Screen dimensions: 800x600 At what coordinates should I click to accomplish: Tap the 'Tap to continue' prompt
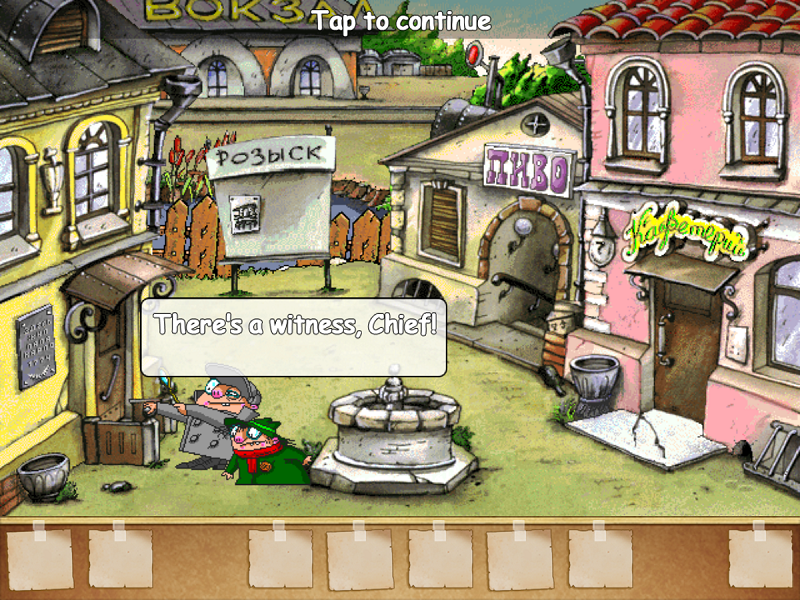click(x=401, y=21)
